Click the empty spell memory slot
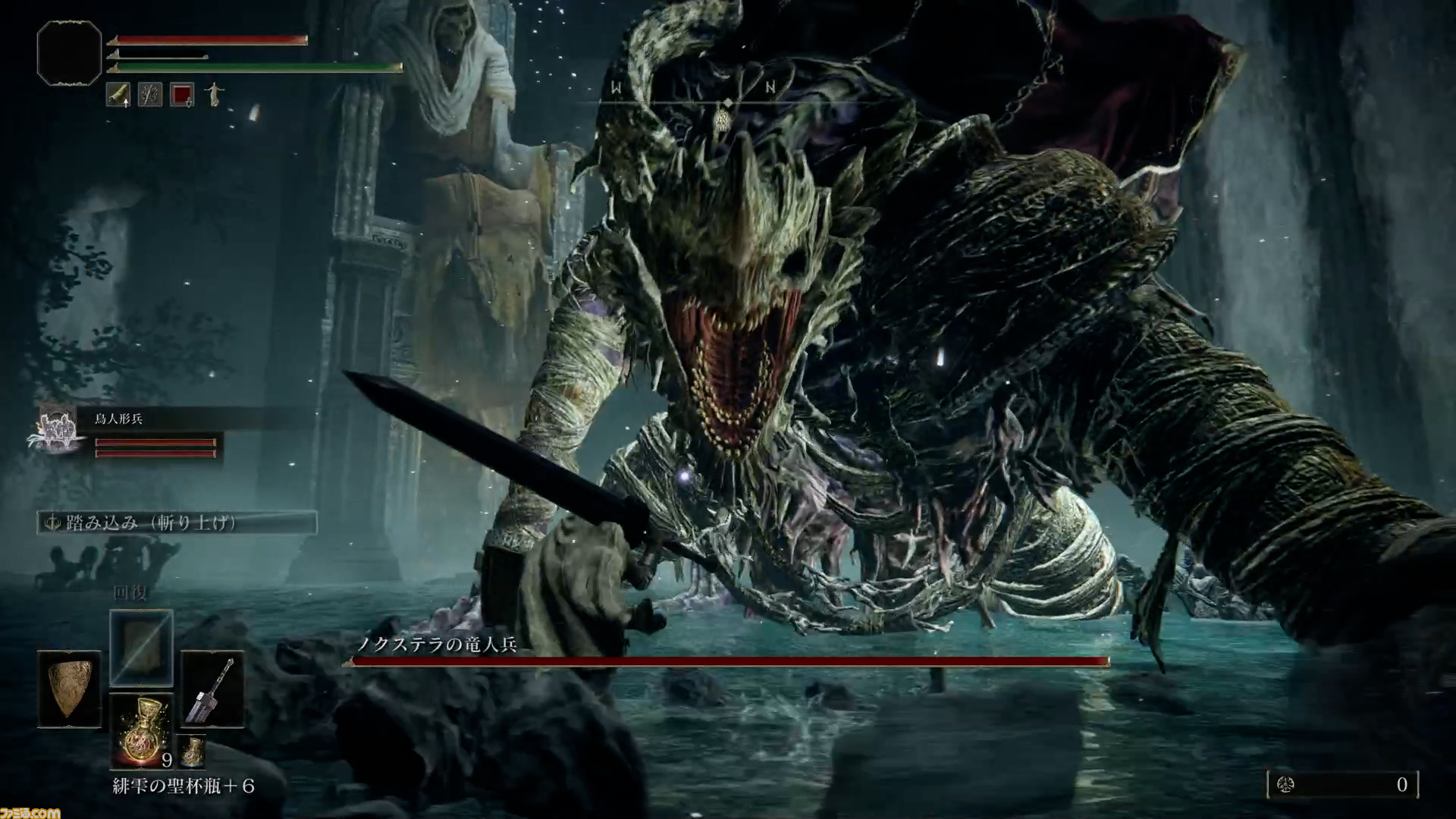Viewport: 1456px width, 819px height. coord(141,647)
